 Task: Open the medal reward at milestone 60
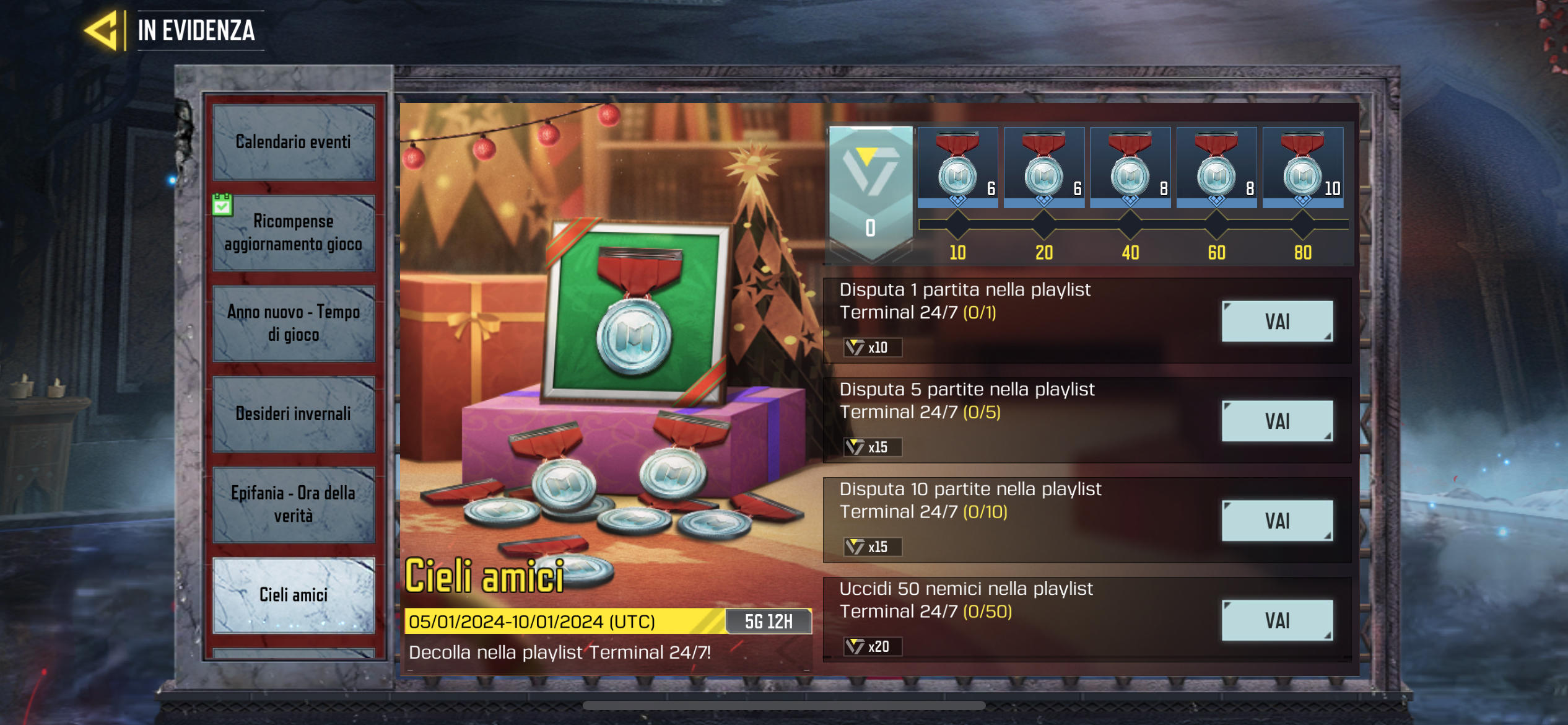[1216, 167]
